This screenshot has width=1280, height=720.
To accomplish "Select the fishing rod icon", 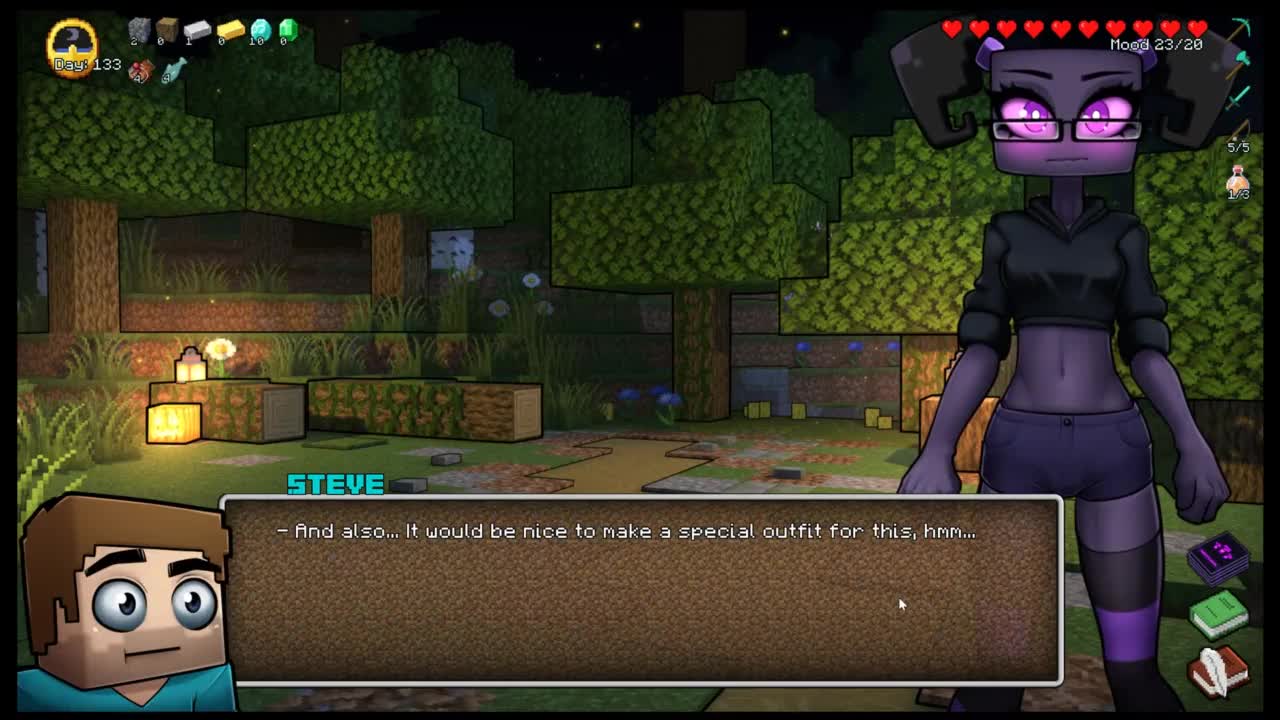I will [1240, 130].
